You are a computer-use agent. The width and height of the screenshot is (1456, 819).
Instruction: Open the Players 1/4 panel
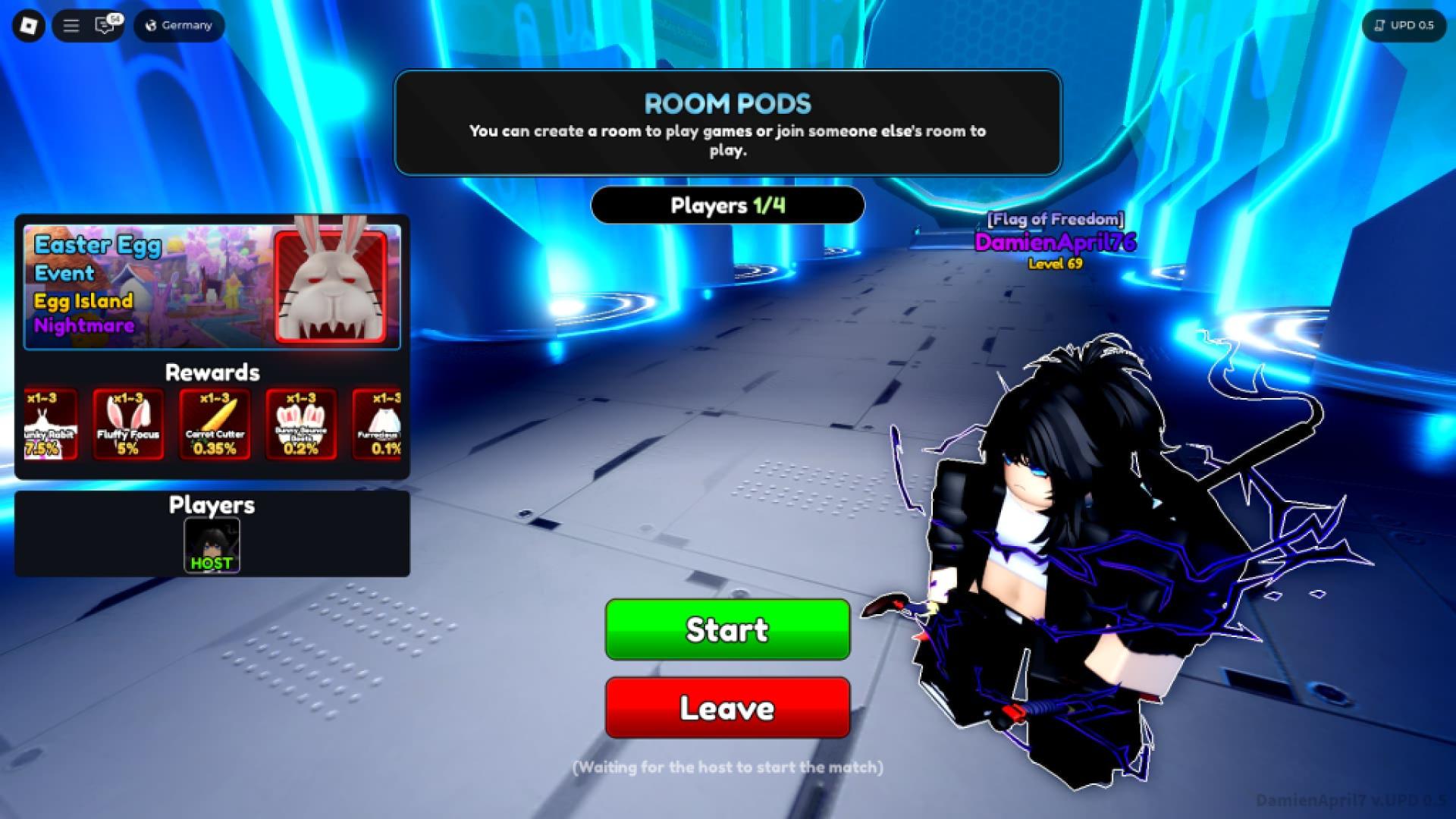(x=726, y=205)
